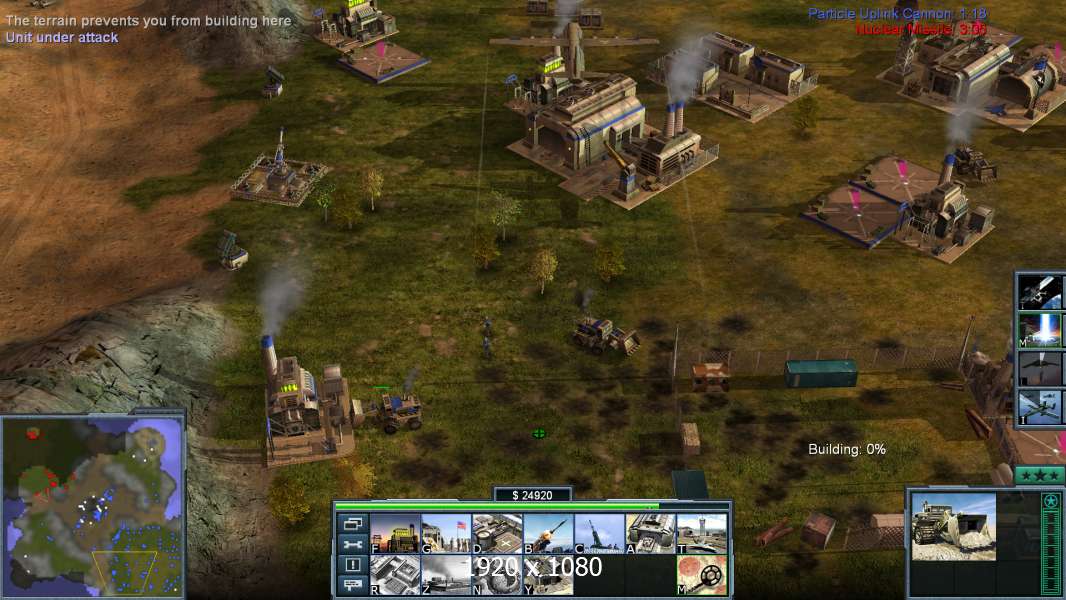This screenshot has height=600, width=1066.
Task: Choose the Airfield build icon
Action: 701,534
